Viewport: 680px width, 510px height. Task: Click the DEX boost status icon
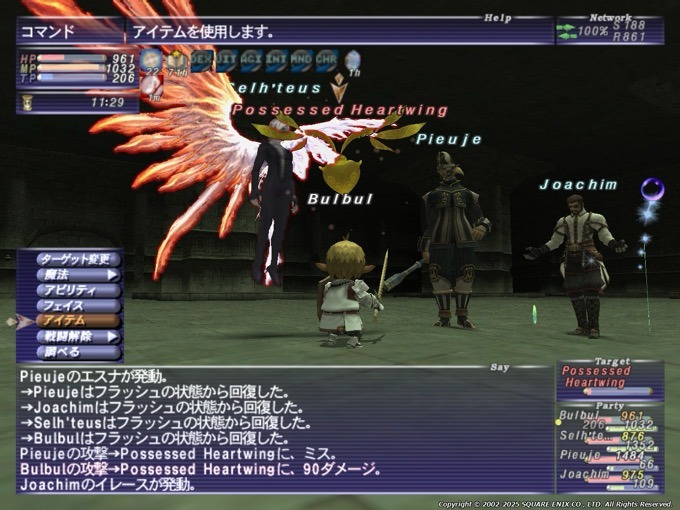(x=203, y=61)
